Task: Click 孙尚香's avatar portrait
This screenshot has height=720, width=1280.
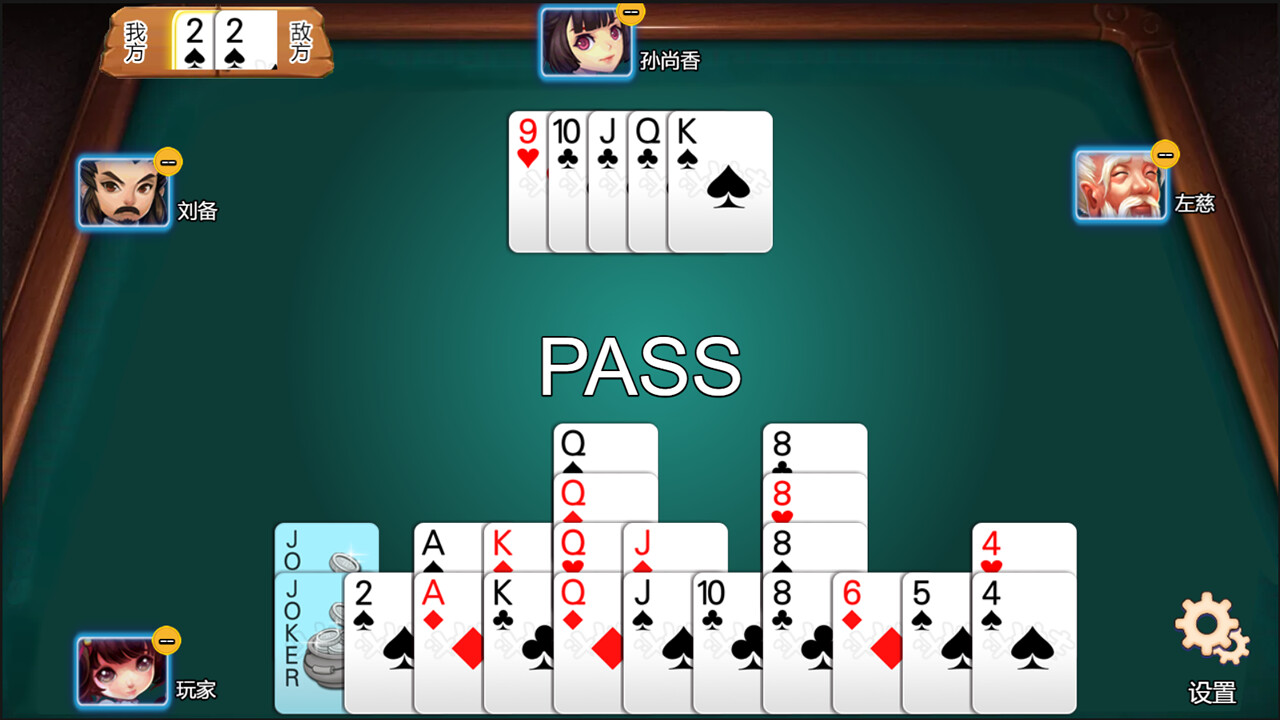Action: click(585, 40)
